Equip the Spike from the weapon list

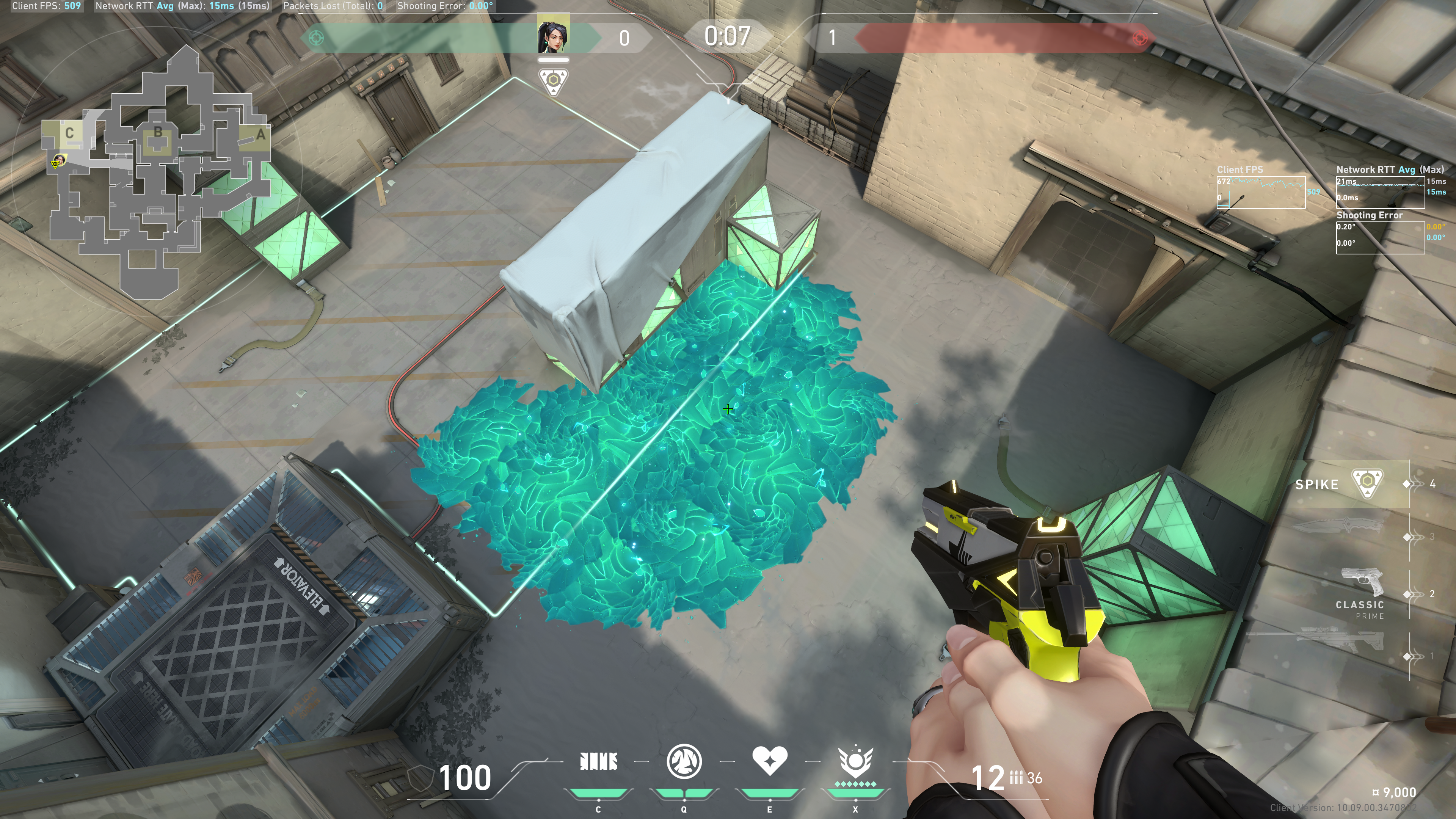(1366, 483)
